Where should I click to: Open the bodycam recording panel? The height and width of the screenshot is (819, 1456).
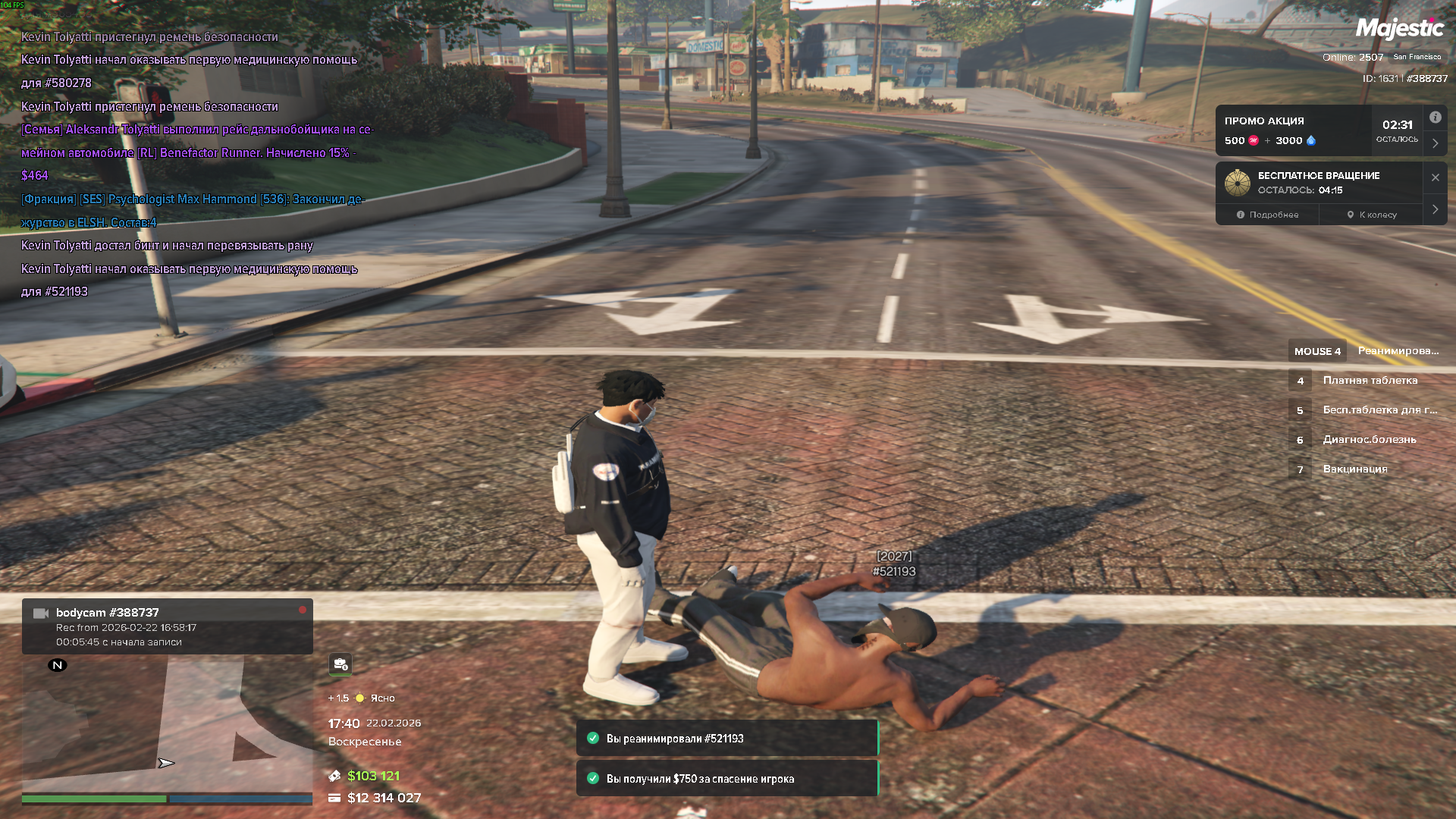pos(167,626)
